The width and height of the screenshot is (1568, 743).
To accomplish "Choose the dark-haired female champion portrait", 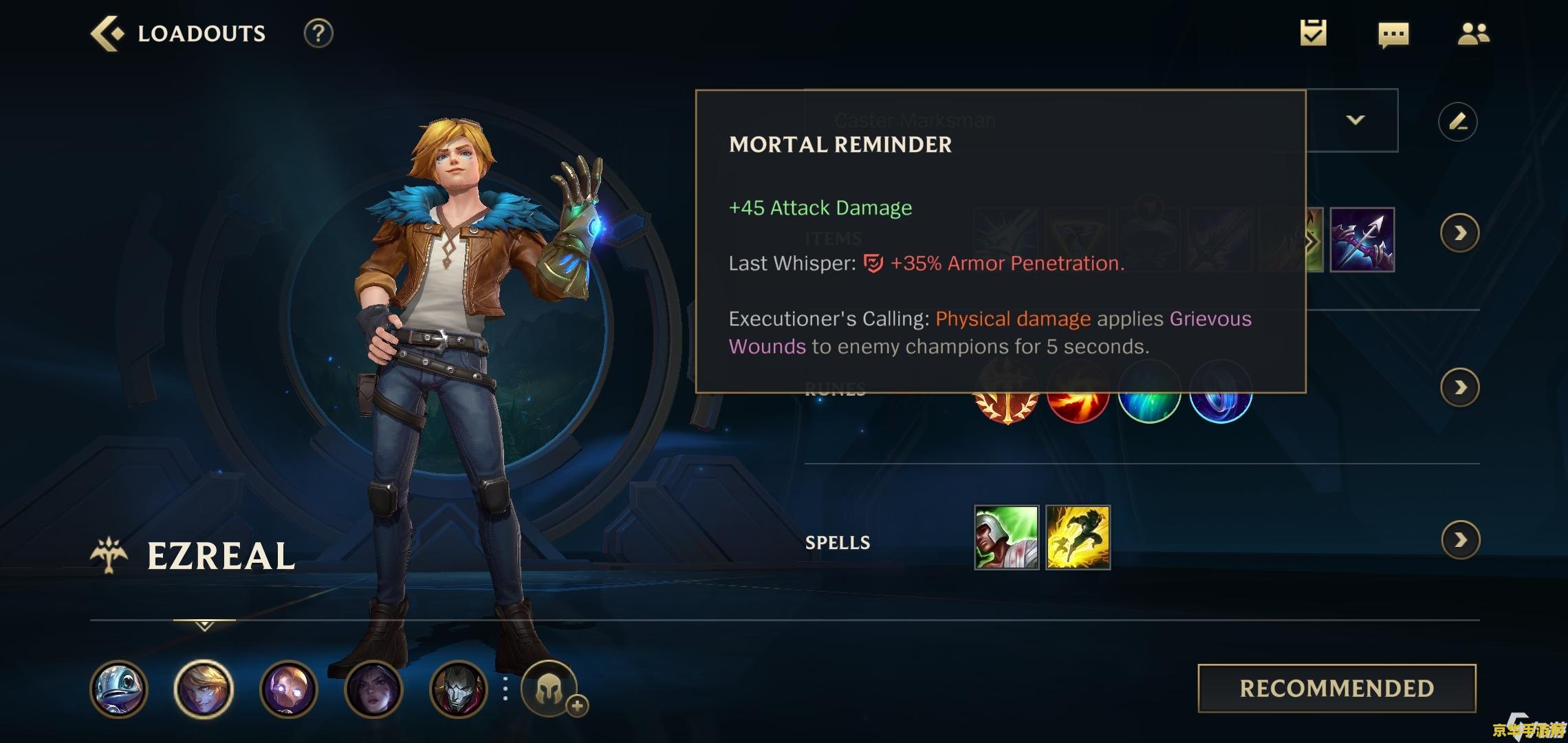I will pyautogui.click(x=373, y=689).
